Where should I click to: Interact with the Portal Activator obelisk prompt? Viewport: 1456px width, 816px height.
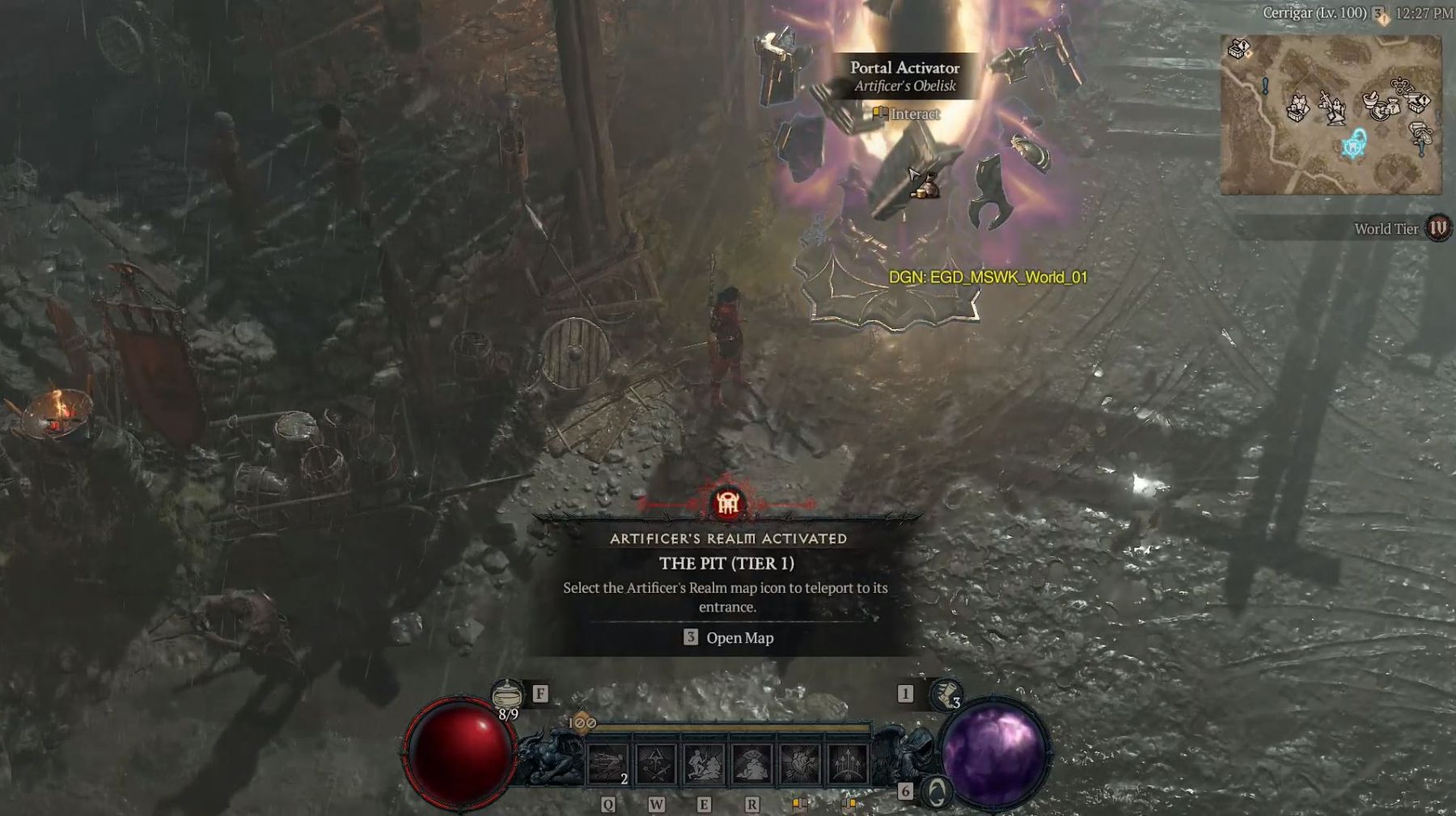pos(907,114)
